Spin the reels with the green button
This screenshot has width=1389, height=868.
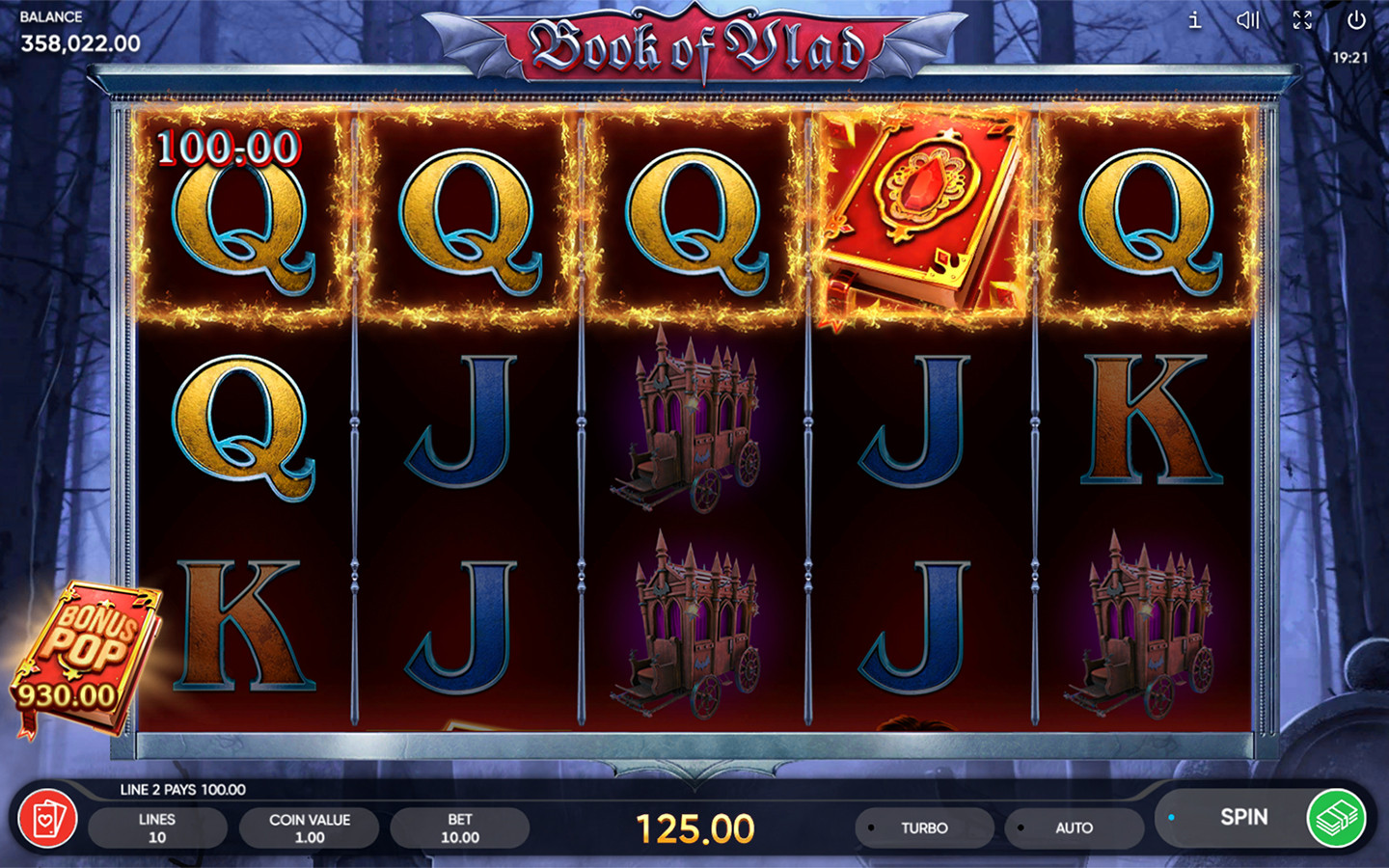pyautogui.click(x=1336, y=818)
